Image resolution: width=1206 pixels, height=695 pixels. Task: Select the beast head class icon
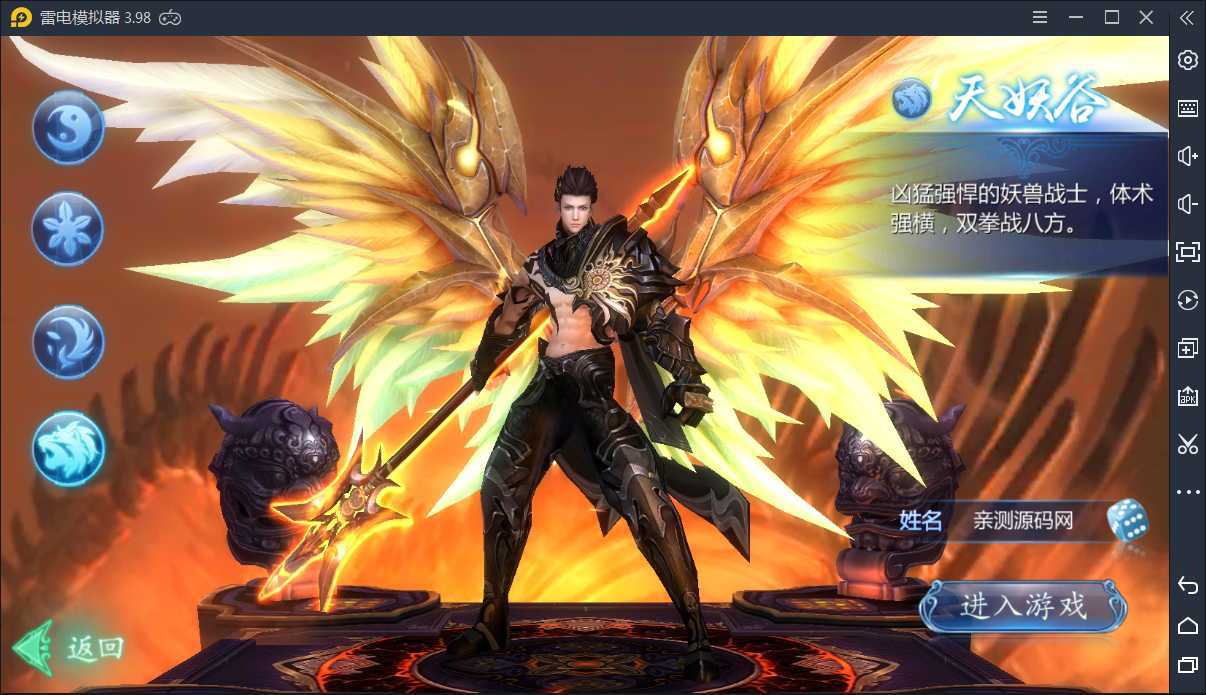[68, 447]
